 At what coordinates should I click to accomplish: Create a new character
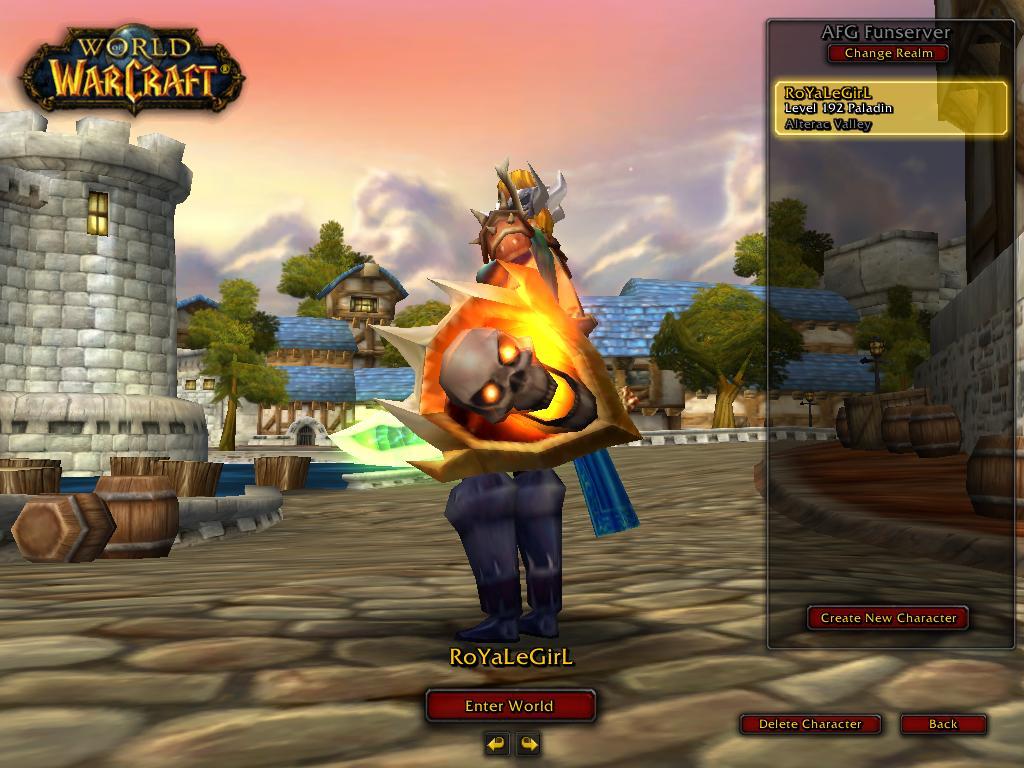pyautogui.click(x=888, y=618)
